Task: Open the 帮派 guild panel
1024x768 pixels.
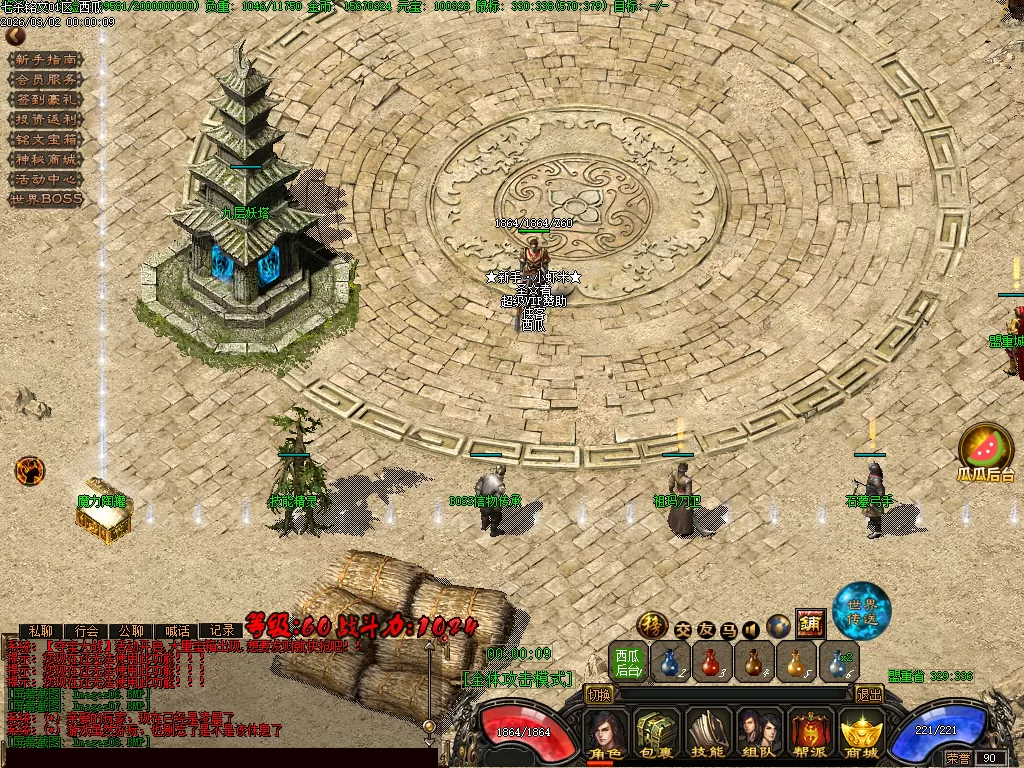Action: 810,734
